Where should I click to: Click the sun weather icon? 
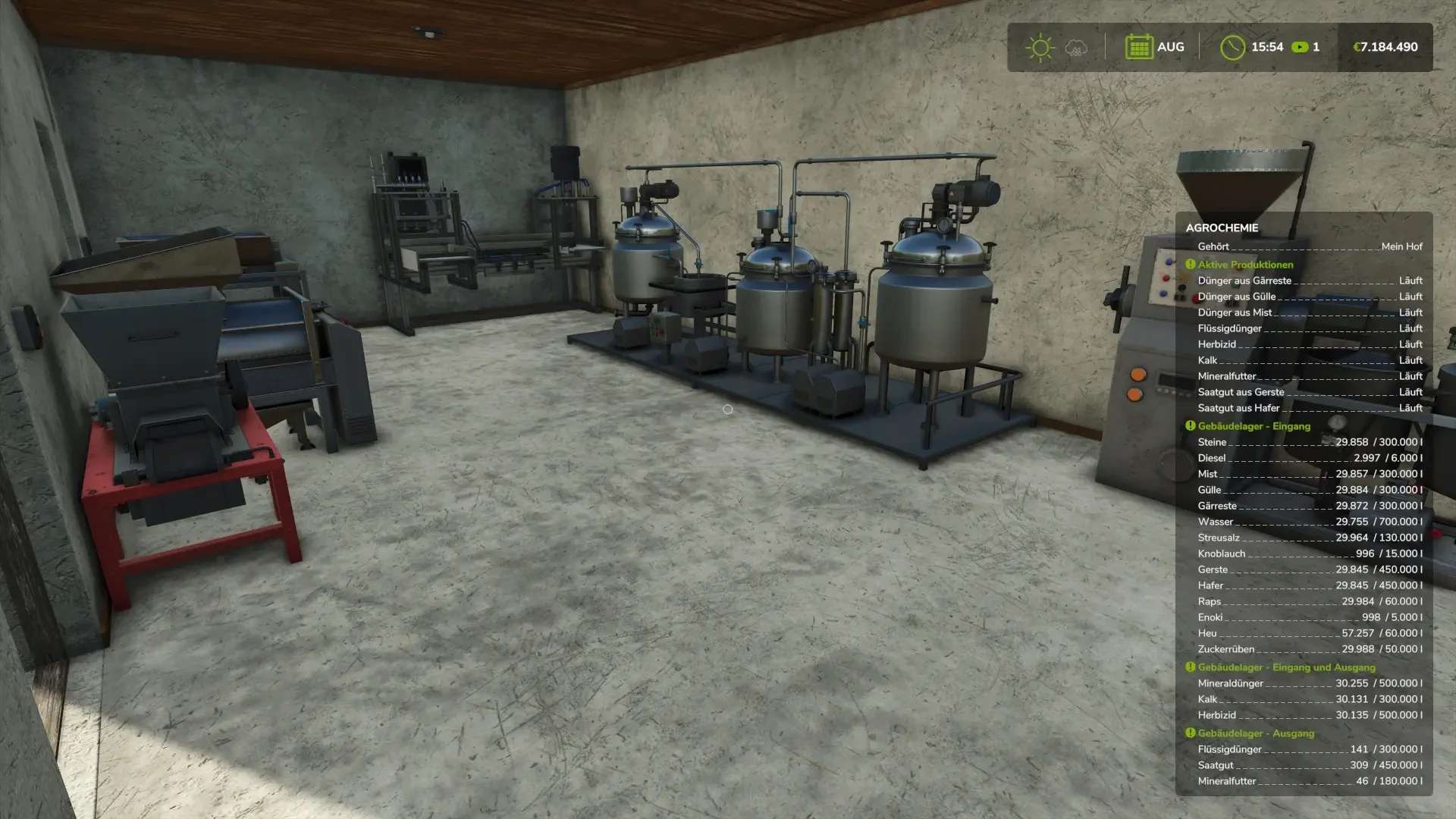tap(1040, 47)
